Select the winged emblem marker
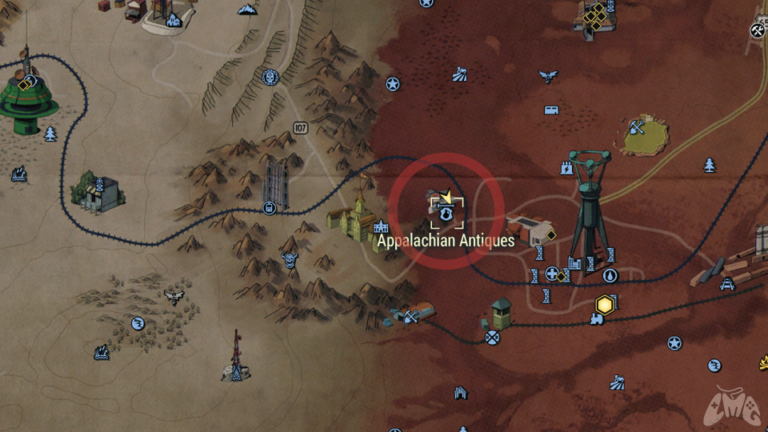The height and width of the screenshot is (432, 768). pos(547,76)
